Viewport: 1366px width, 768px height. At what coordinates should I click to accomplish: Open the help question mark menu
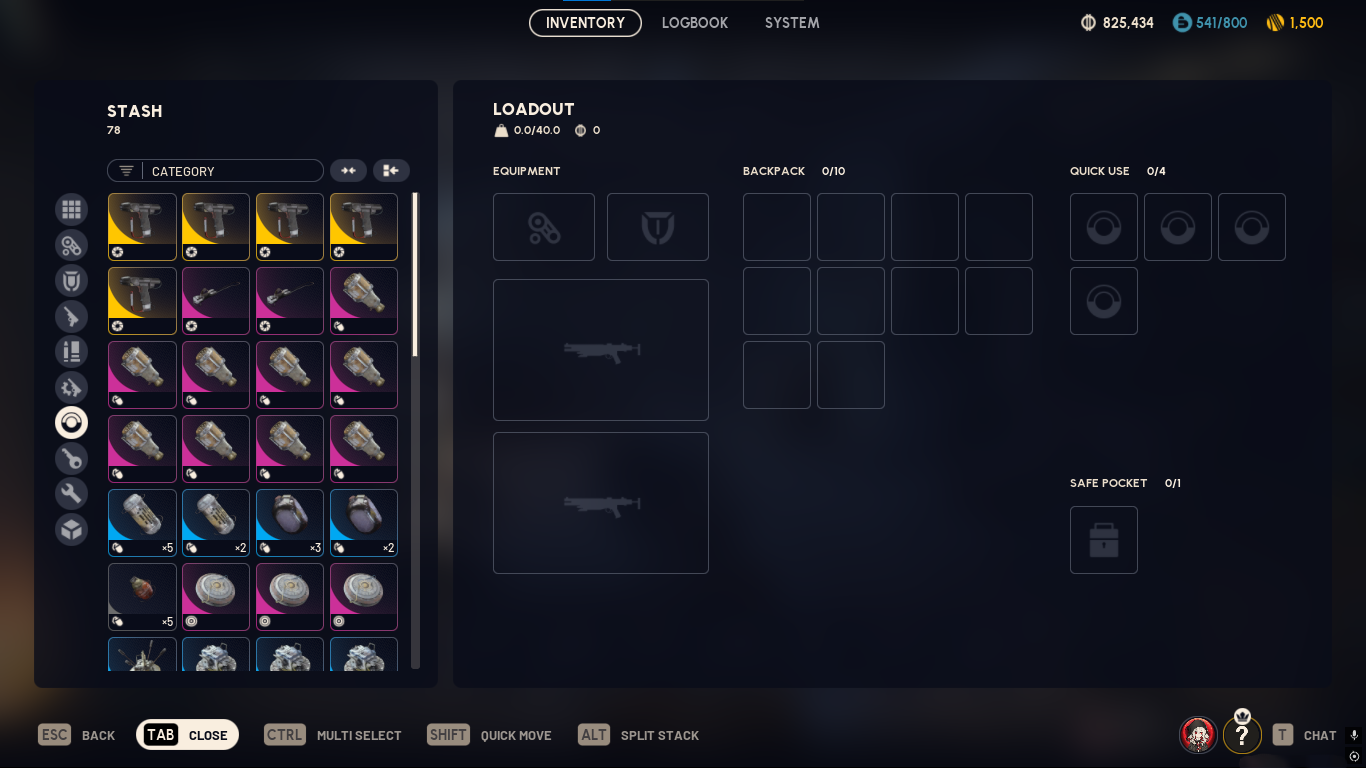1242,735
